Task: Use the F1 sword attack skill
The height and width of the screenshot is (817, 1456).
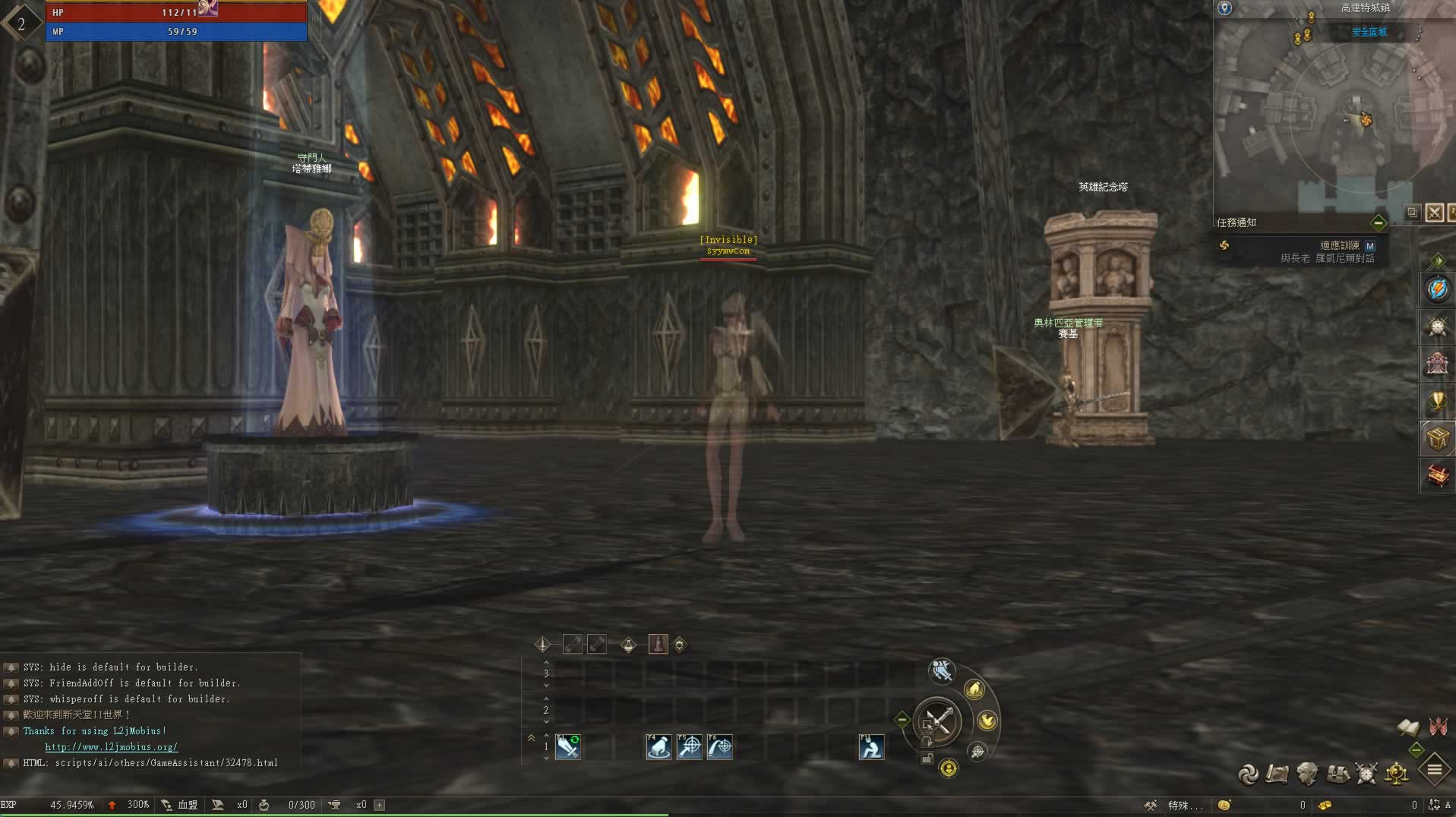Action: 568,747
